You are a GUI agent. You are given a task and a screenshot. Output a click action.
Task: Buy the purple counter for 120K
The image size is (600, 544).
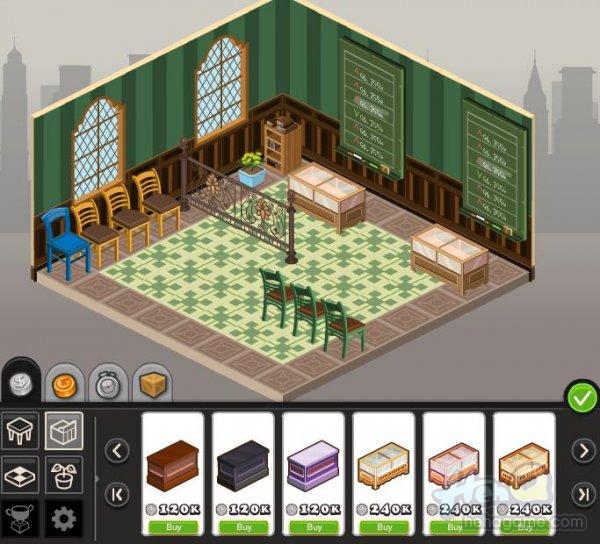click(x=313, y=526)
